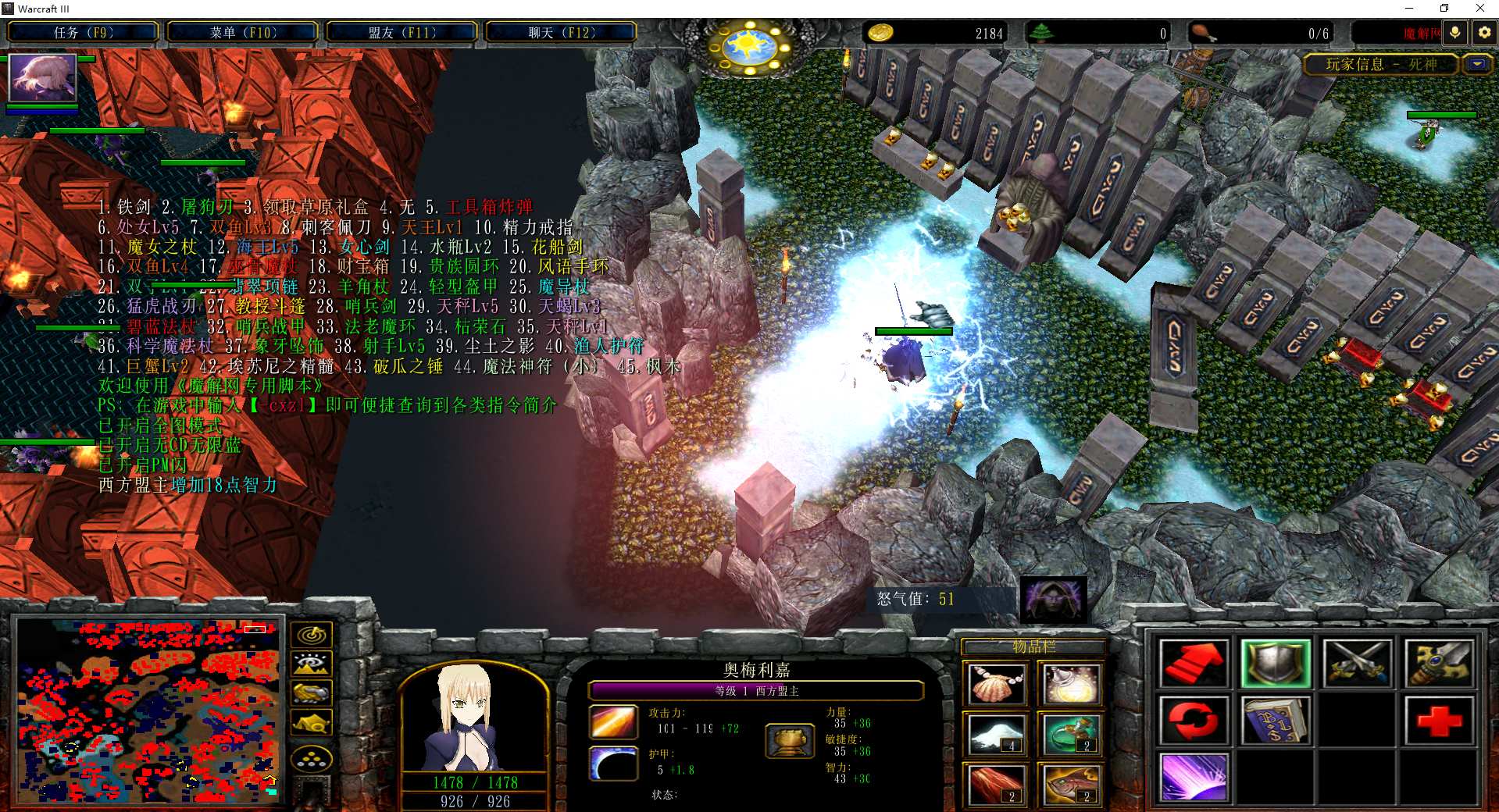Screen dimensions: 1499x812
Task: Activate the red arrow move command
Action: click(x=1193, y=664)
